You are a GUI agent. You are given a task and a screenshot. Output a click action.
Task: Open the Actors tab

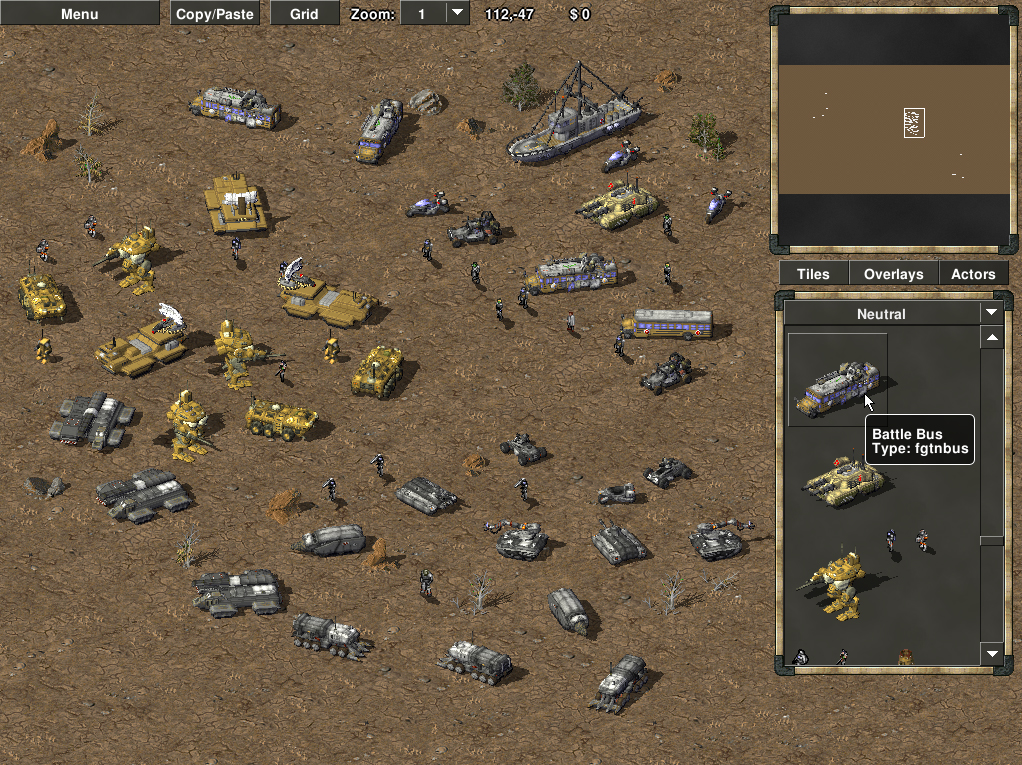(x=973, y=274)
